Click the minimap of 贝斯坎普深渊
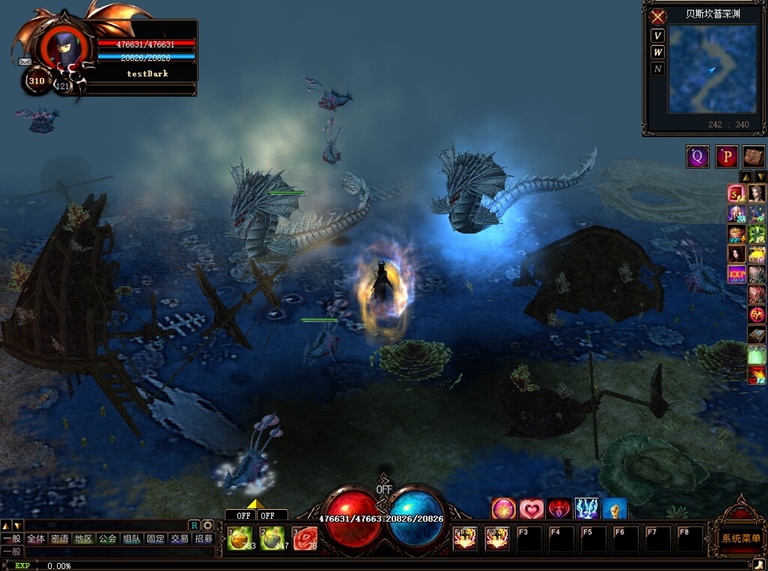The width and height of the screenshot is (768, 571). (x=712, y=69)
